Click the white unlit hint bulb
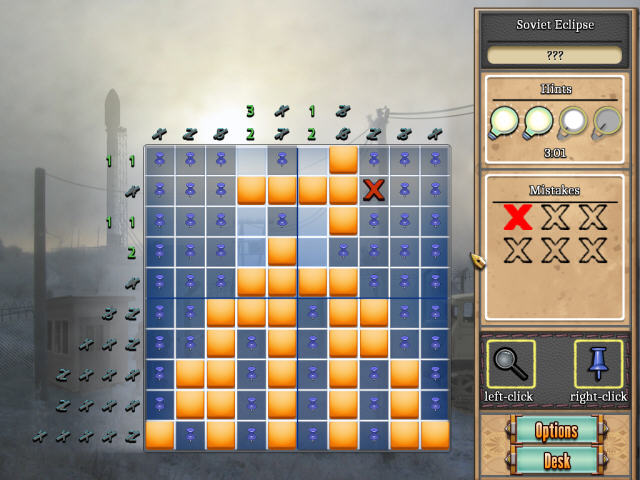Image resolution: width=640 pixels, height=480 pixels. pyautogui.click(x=573, y=123)
